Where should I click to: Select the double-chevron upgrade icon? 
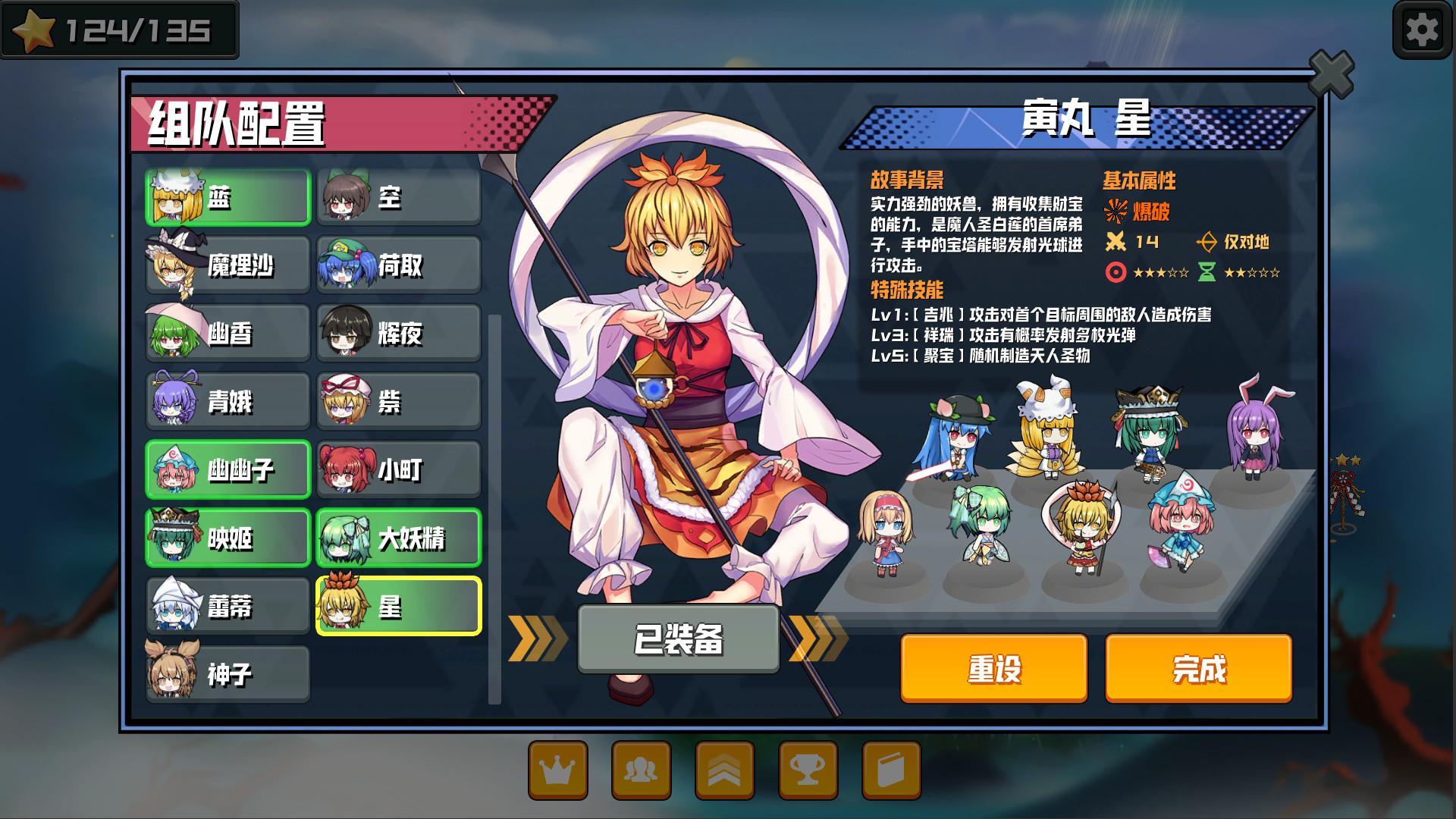click(725, 769)
